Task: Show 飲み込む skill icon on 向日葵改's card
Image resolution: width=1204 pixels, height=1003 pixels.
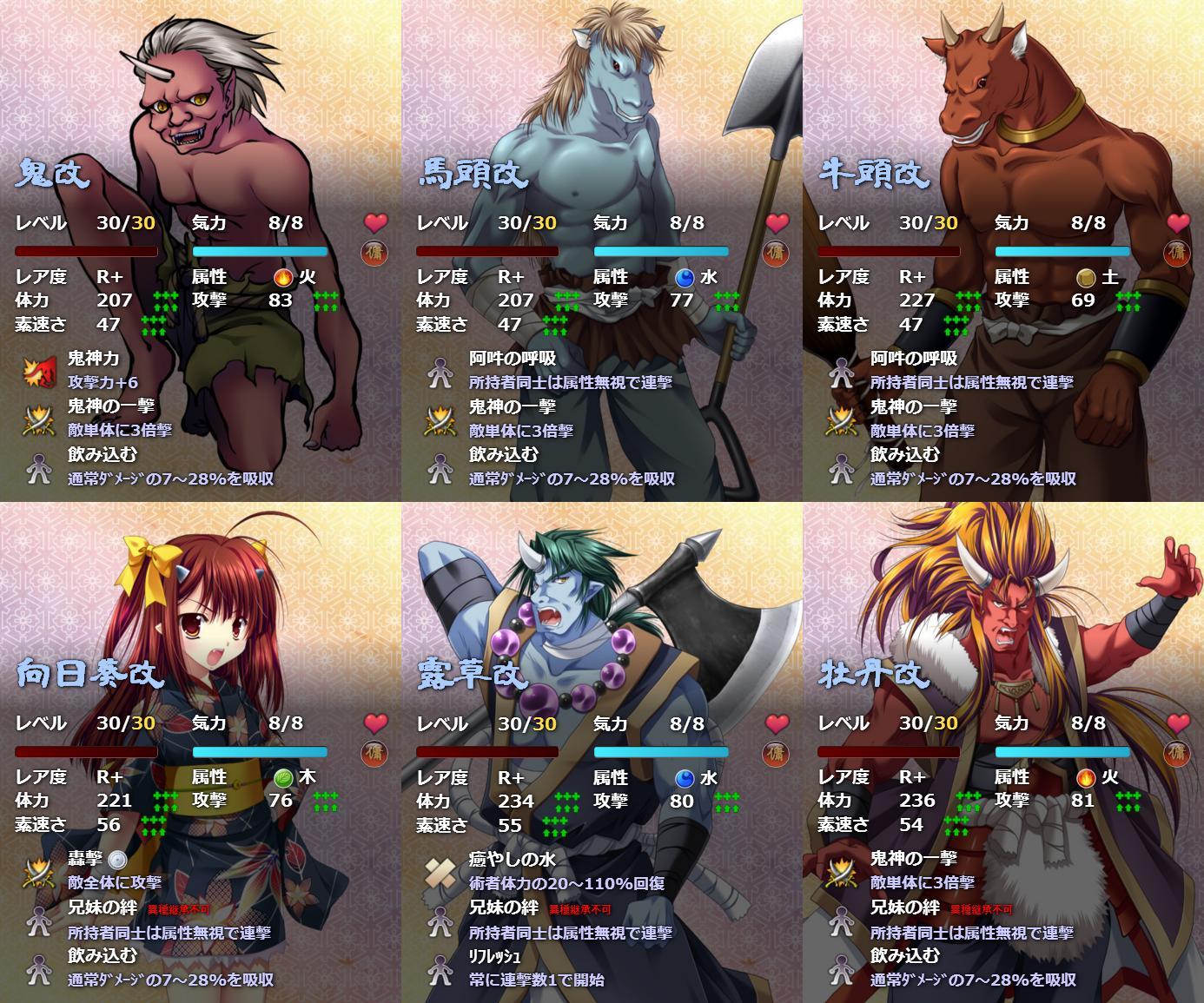Action: point(37,968)
